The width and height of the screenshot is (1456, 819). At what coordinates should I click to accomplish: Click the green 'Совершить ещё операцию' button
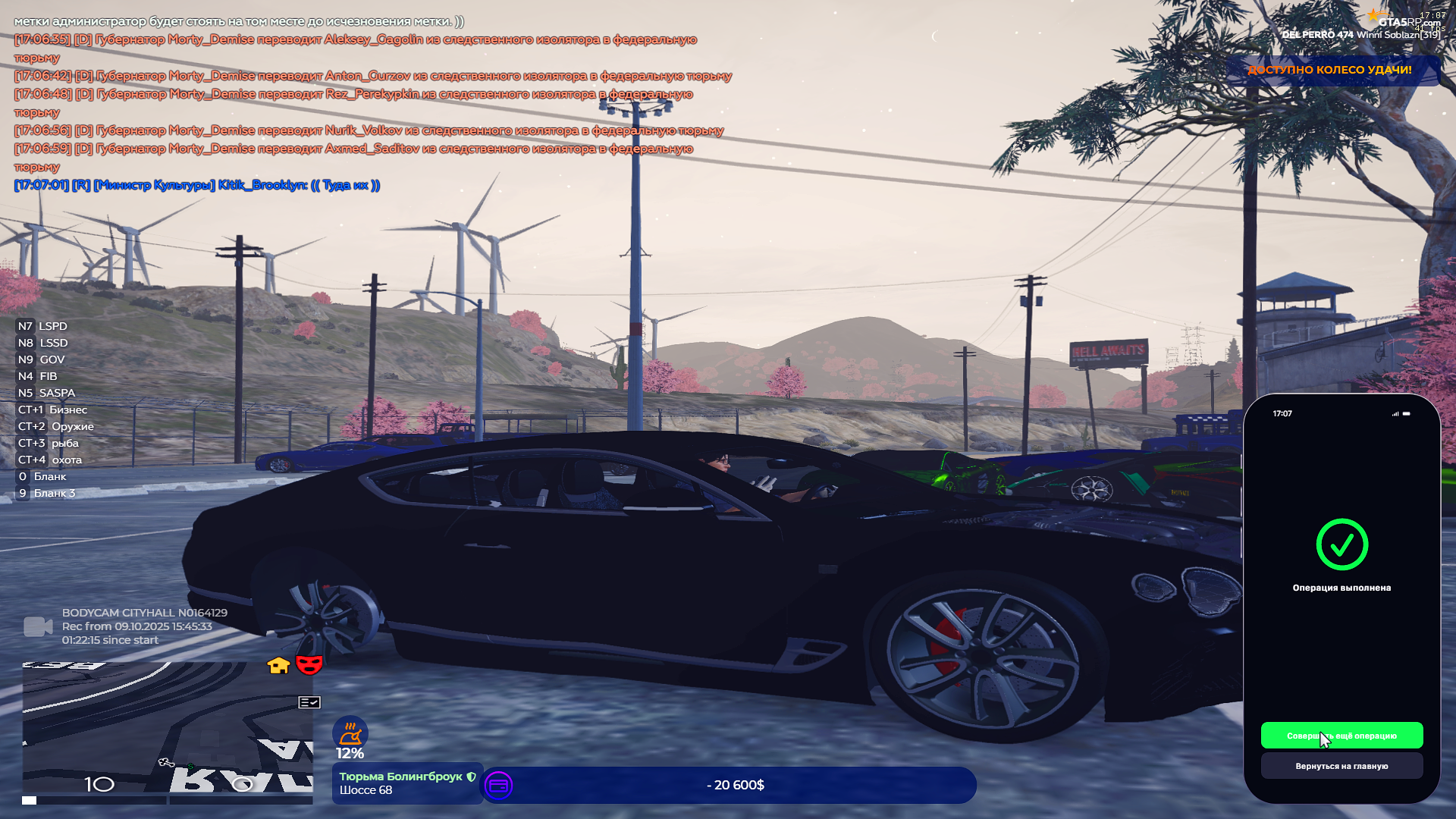(1341, 736)
